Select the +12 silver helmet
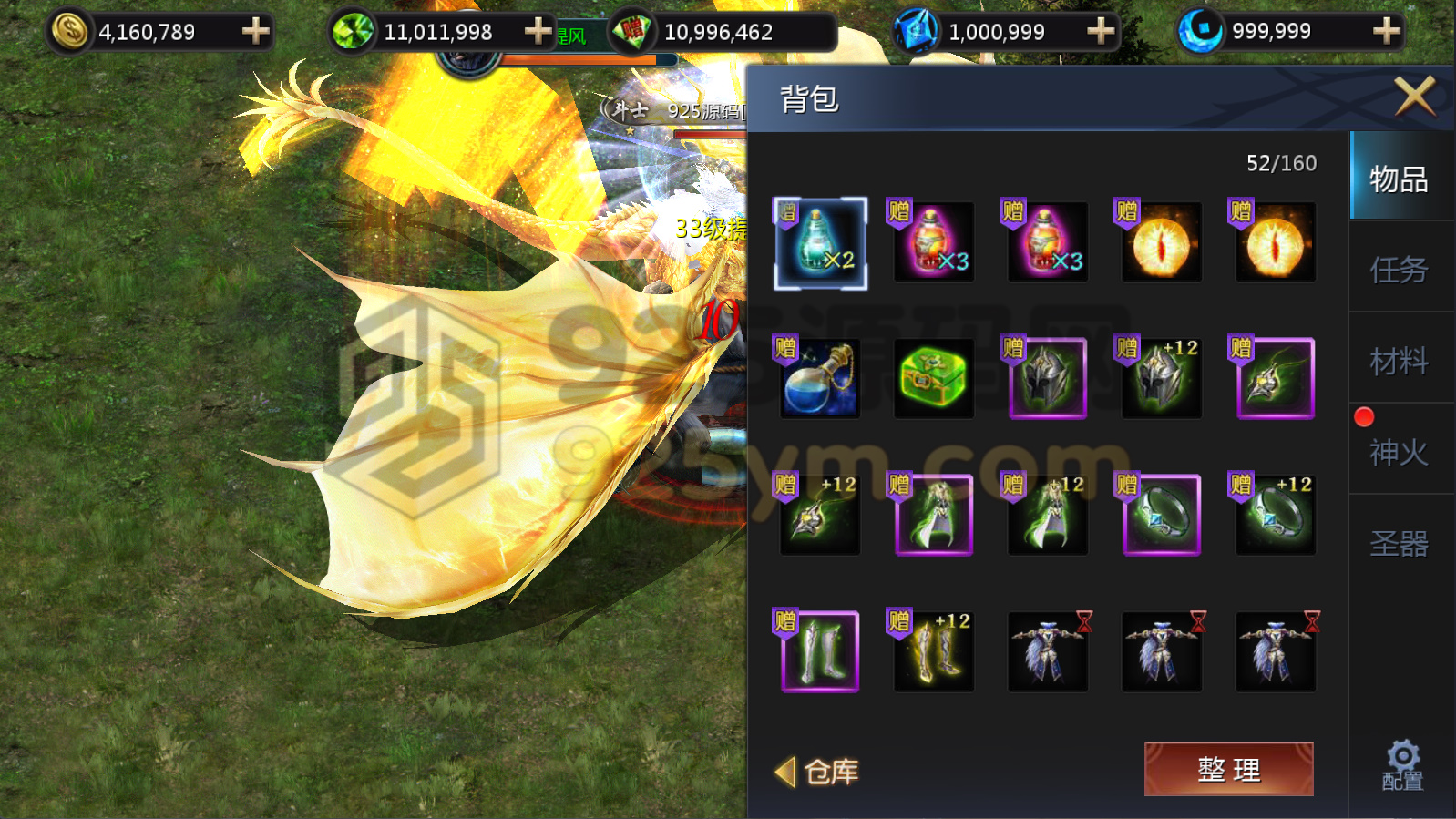 coord(1160,377)
